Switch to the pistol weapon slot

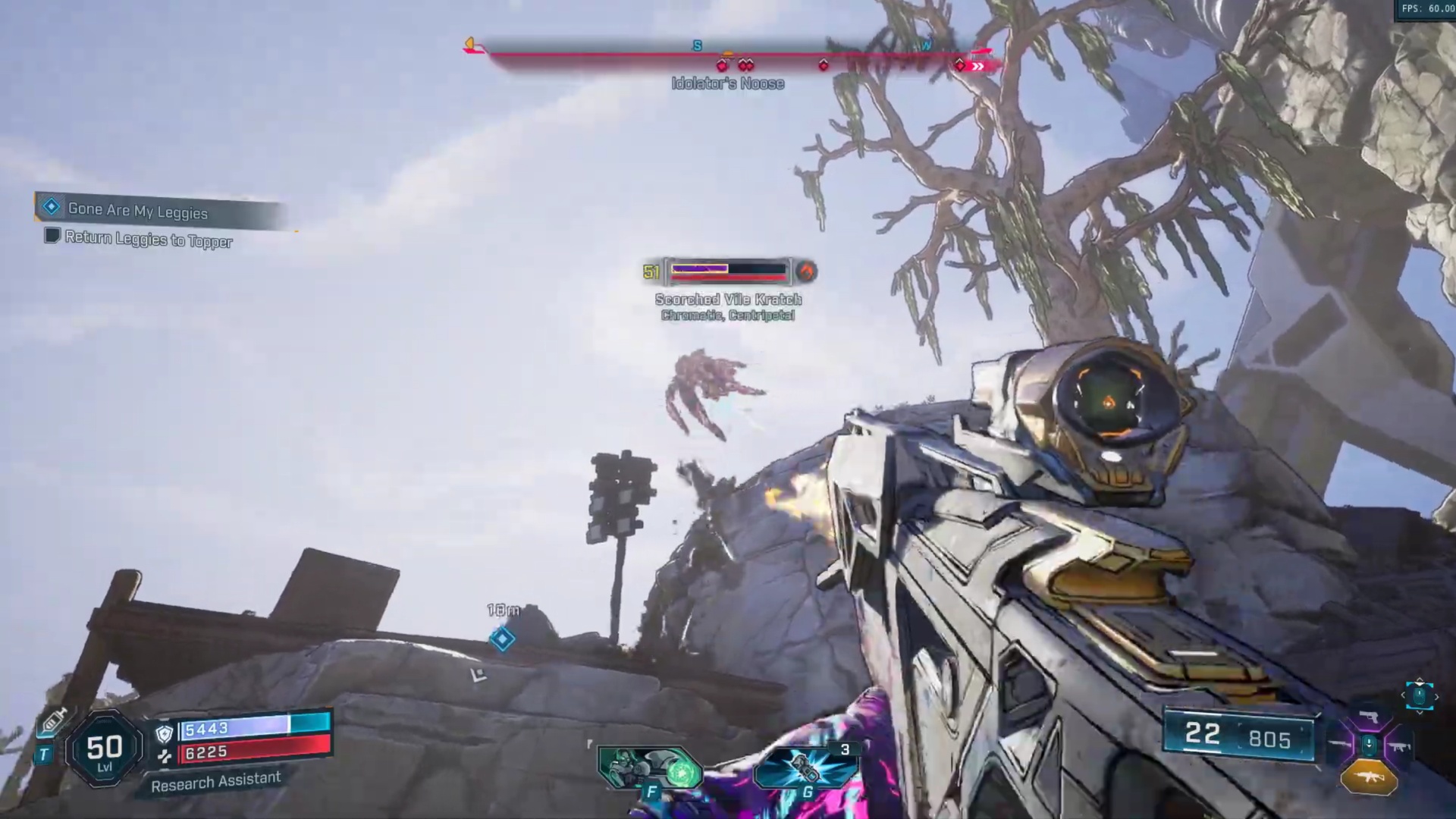point(1369,717)
